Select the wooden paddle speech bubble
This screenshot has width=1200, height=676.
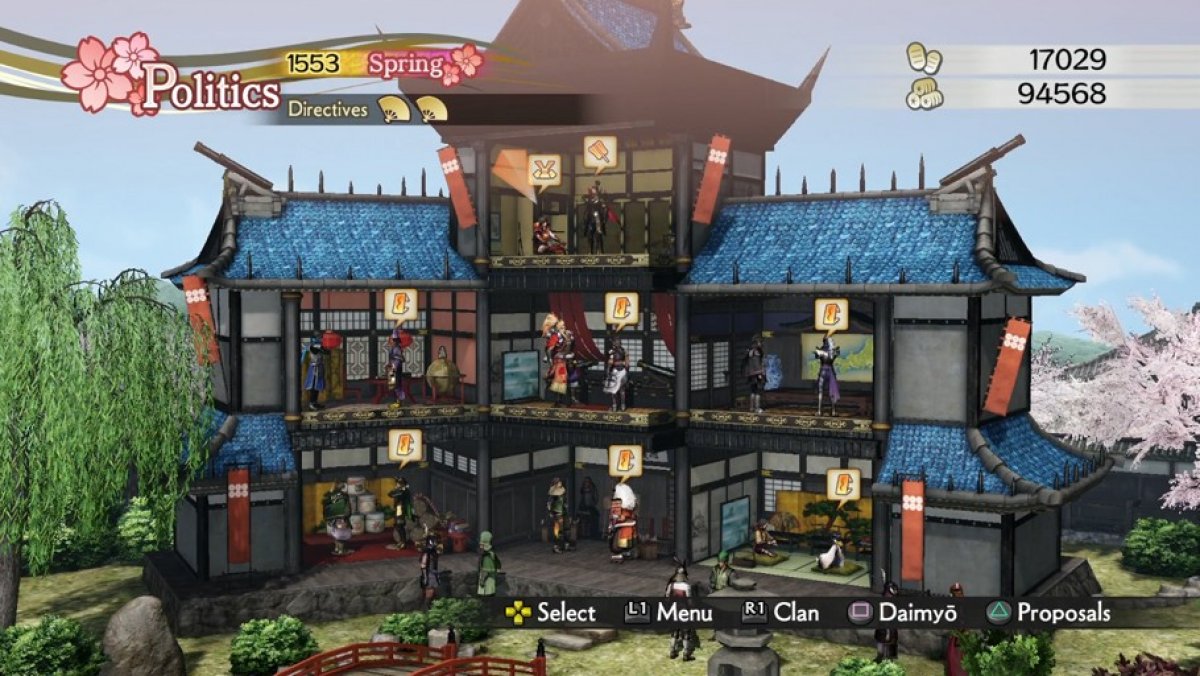[x=600, y=152]
